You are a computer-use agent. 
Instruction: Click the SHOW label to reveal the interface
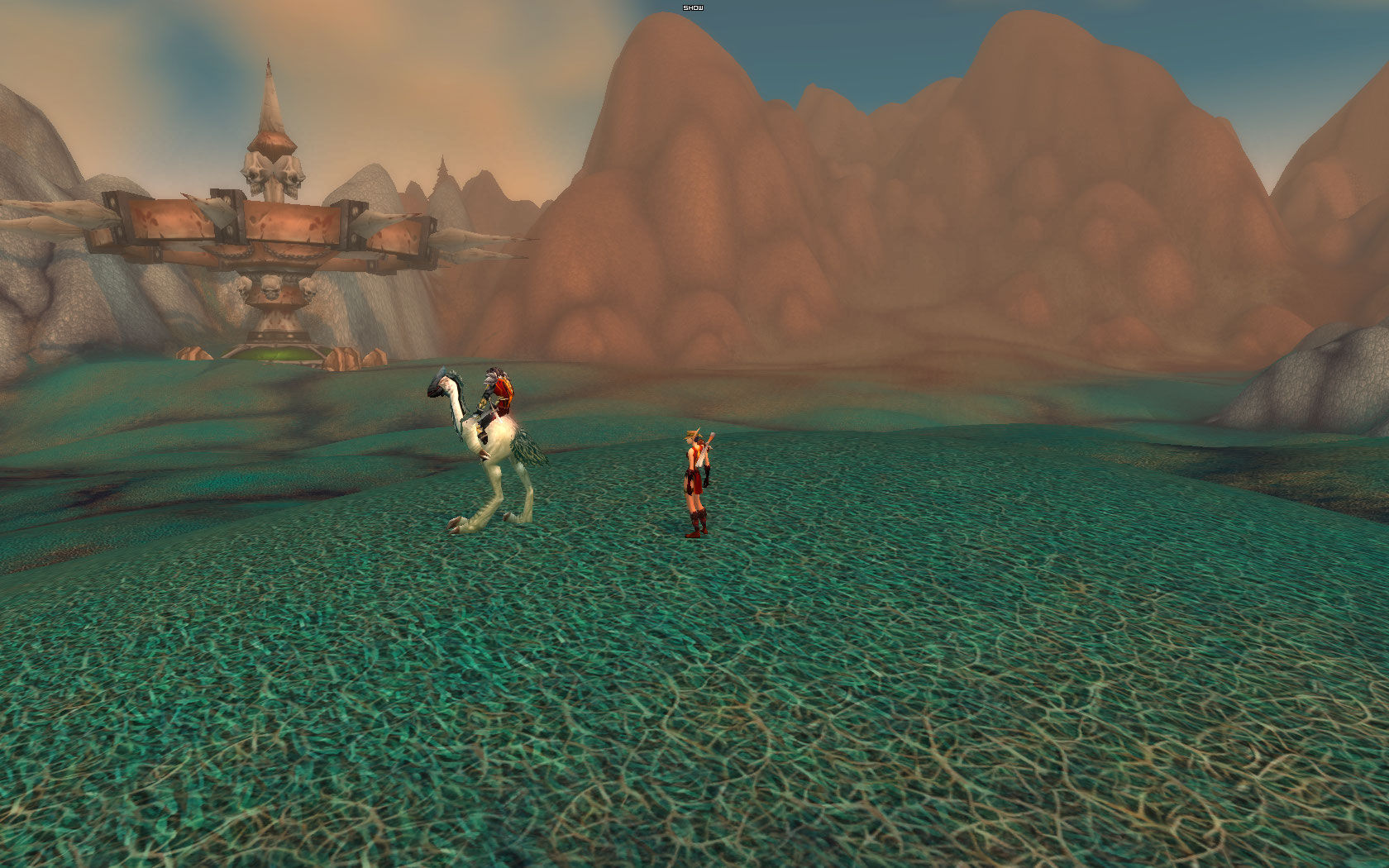point(692,7)
